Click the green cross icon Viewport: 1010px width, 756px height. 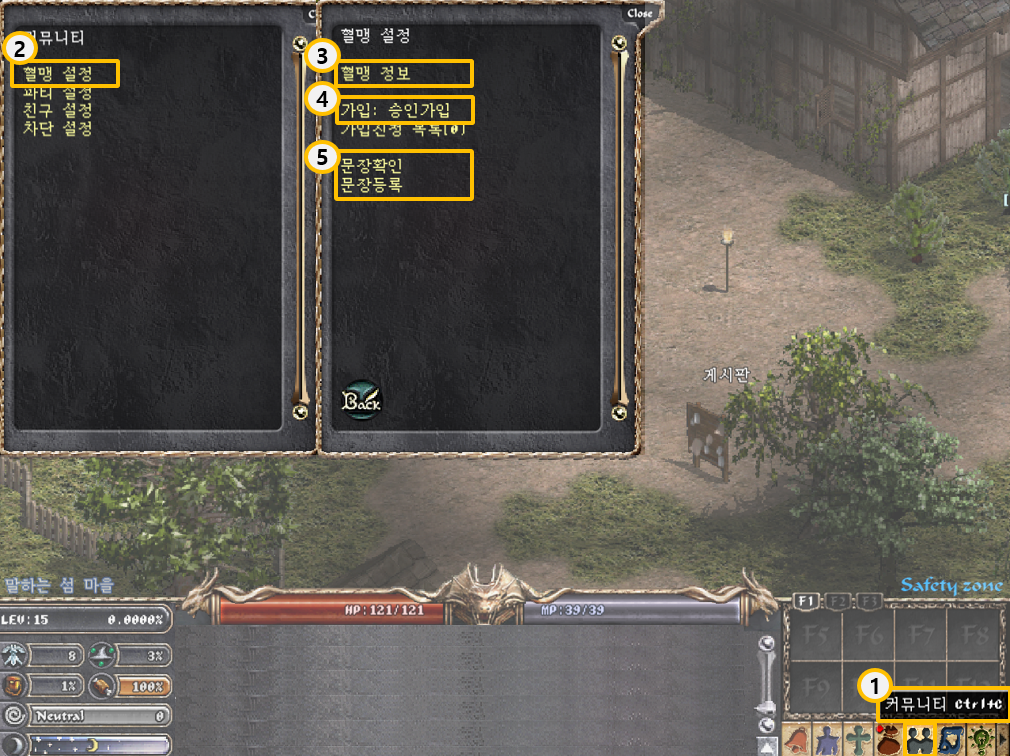coord(857,741)
